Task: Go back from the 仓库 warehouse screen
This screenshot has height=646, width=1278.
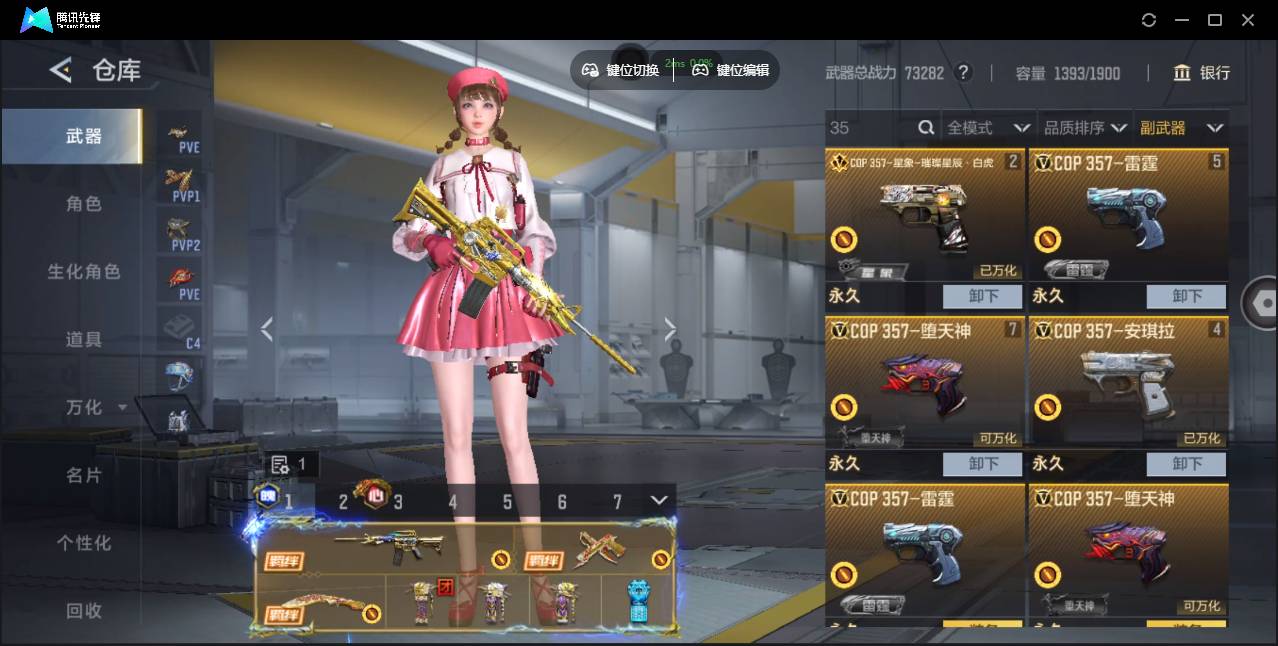Action: [x=61, y=70]
